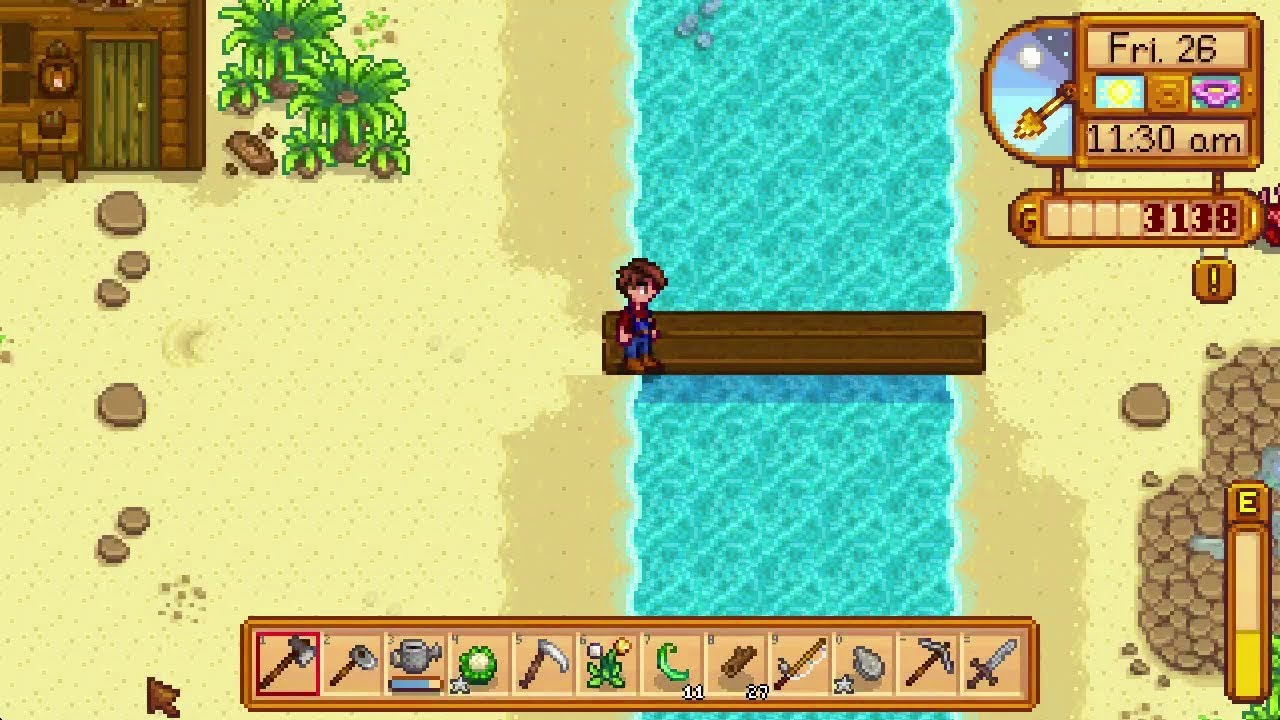The width and height of the screenshot is (1280, 720).
Task: Select the flowering plant item slot
Action: tap(608, 663)
